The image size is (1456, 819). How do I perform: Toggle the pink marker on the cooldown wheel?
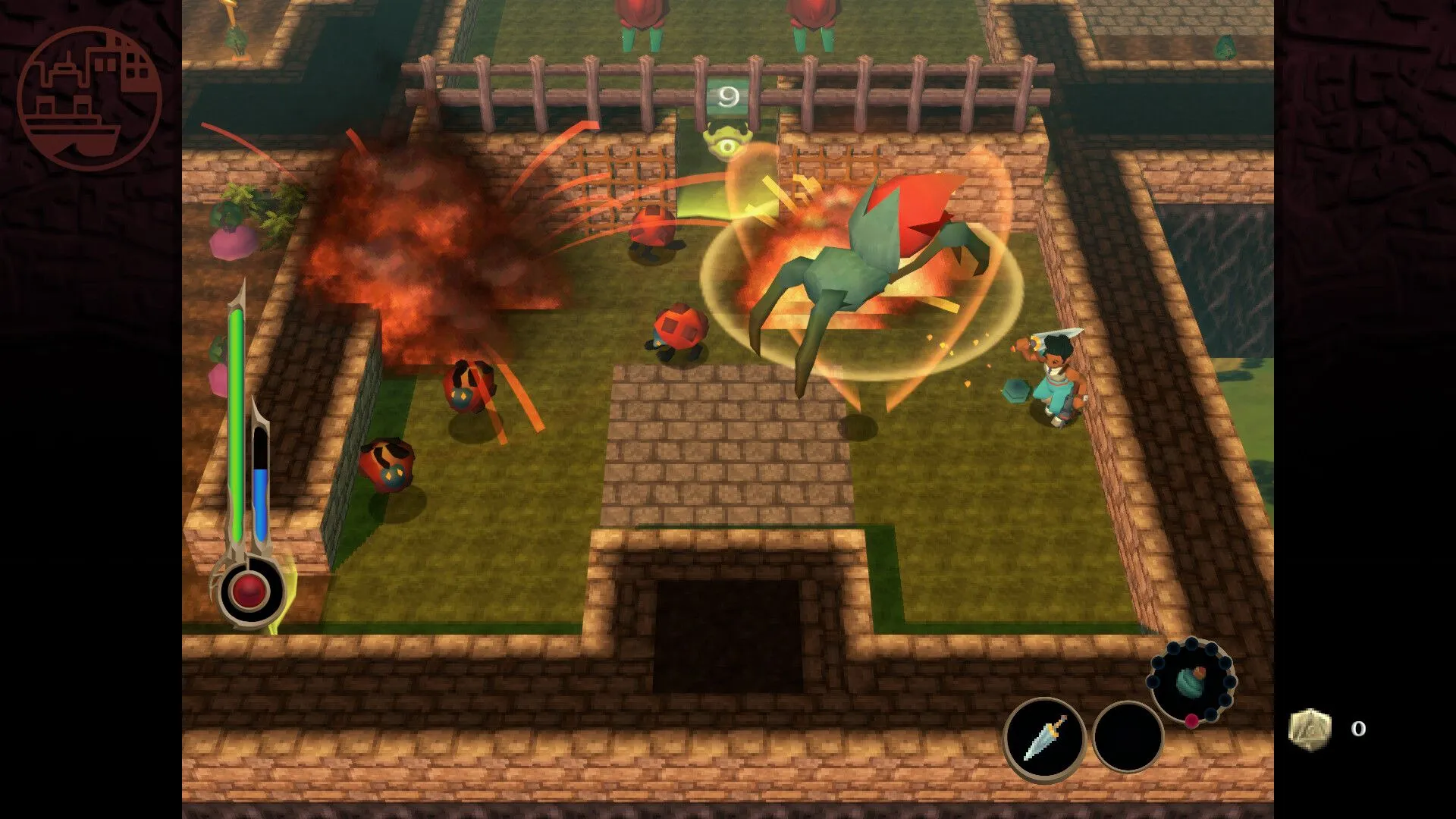1191,721
